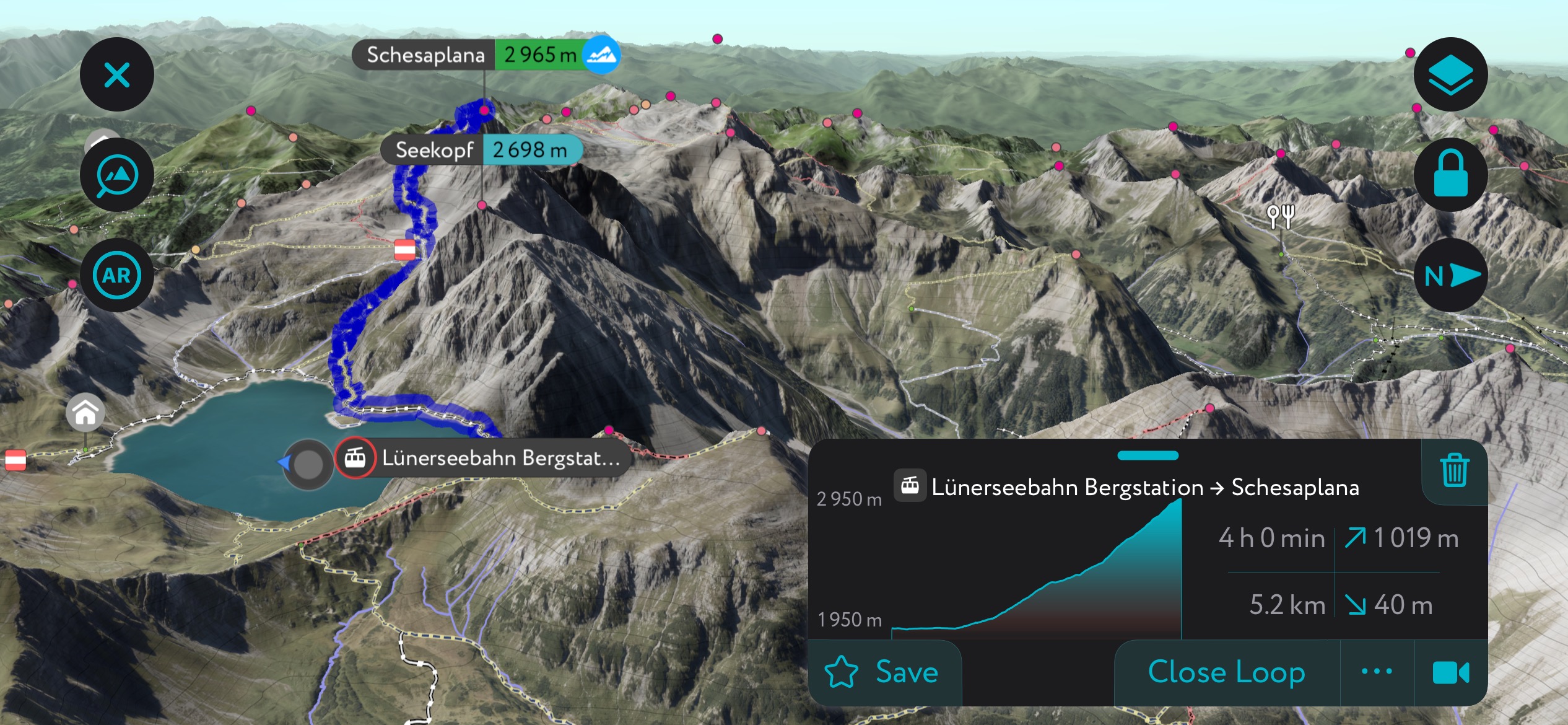Image resolution: width=1568 pixels, height=725 pixels.
Task: Open the three-dots more options menu
Action: pyautogui.click(x=1377, y=672)
